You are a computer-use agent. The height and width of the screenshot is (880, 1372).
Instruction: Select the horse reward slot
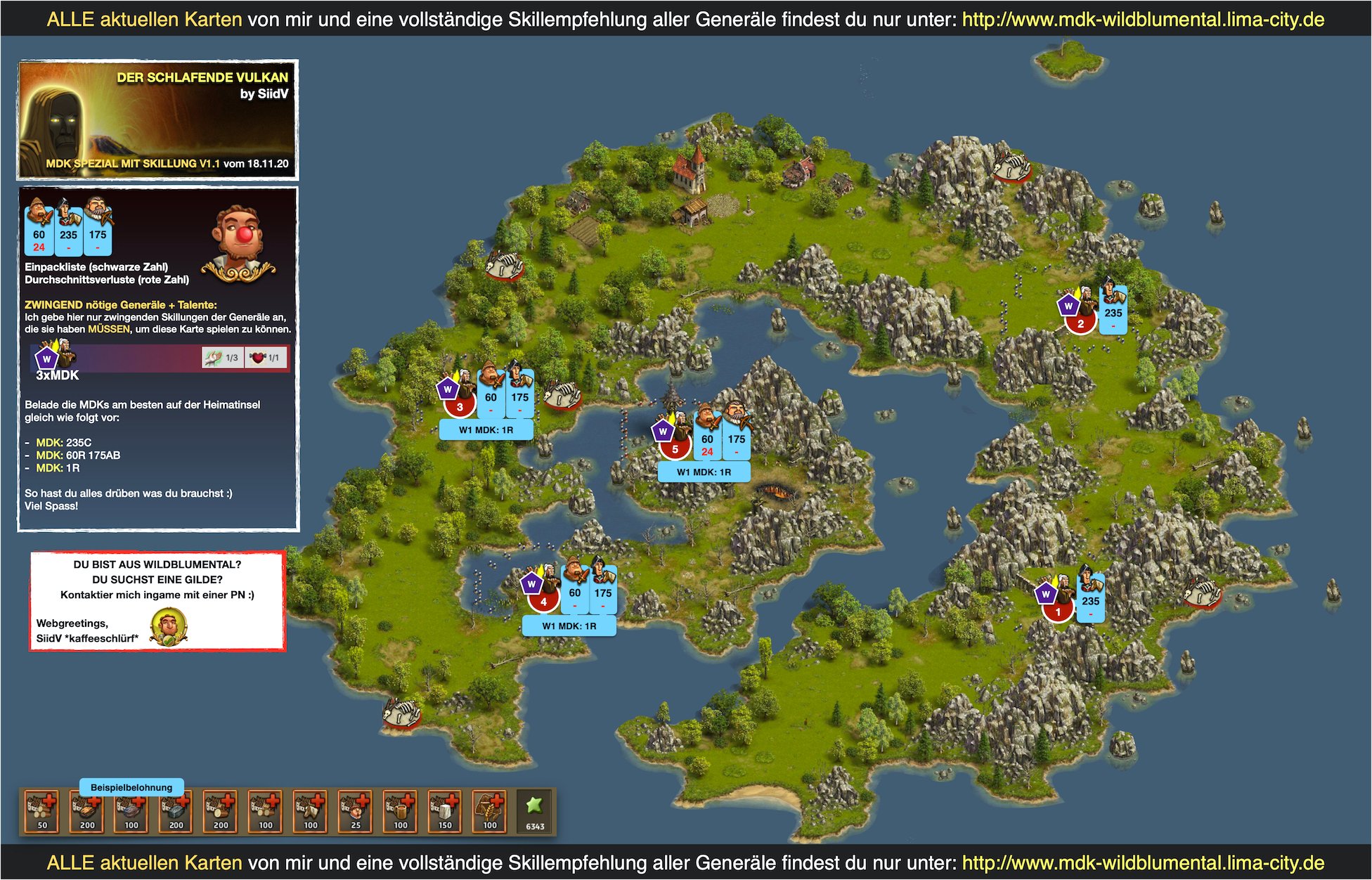310,812
